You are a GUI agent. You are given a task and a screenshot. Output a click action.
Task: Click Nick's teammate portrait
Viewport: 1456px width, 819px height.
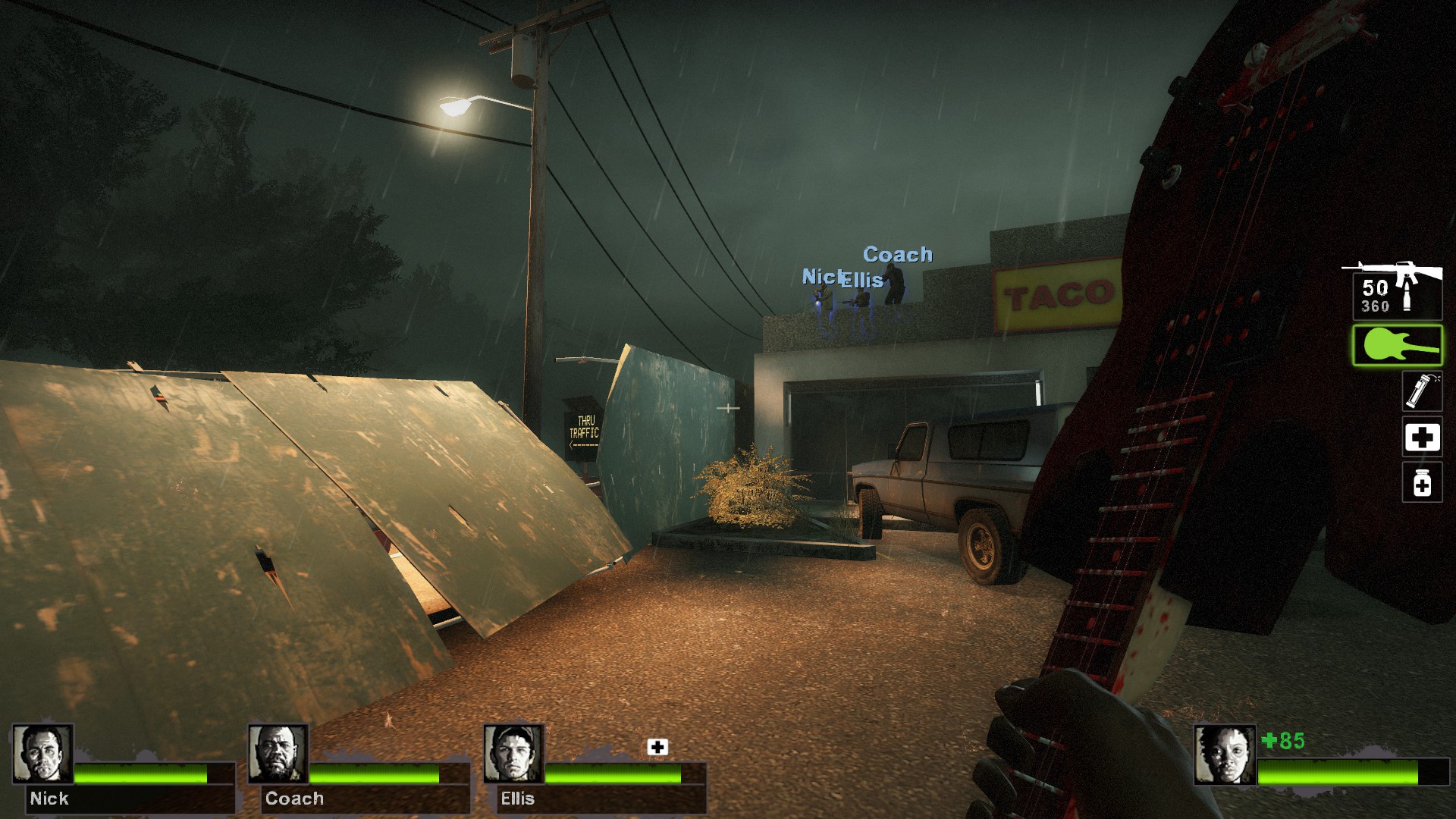pyautogui.click(x=42, y=754)
